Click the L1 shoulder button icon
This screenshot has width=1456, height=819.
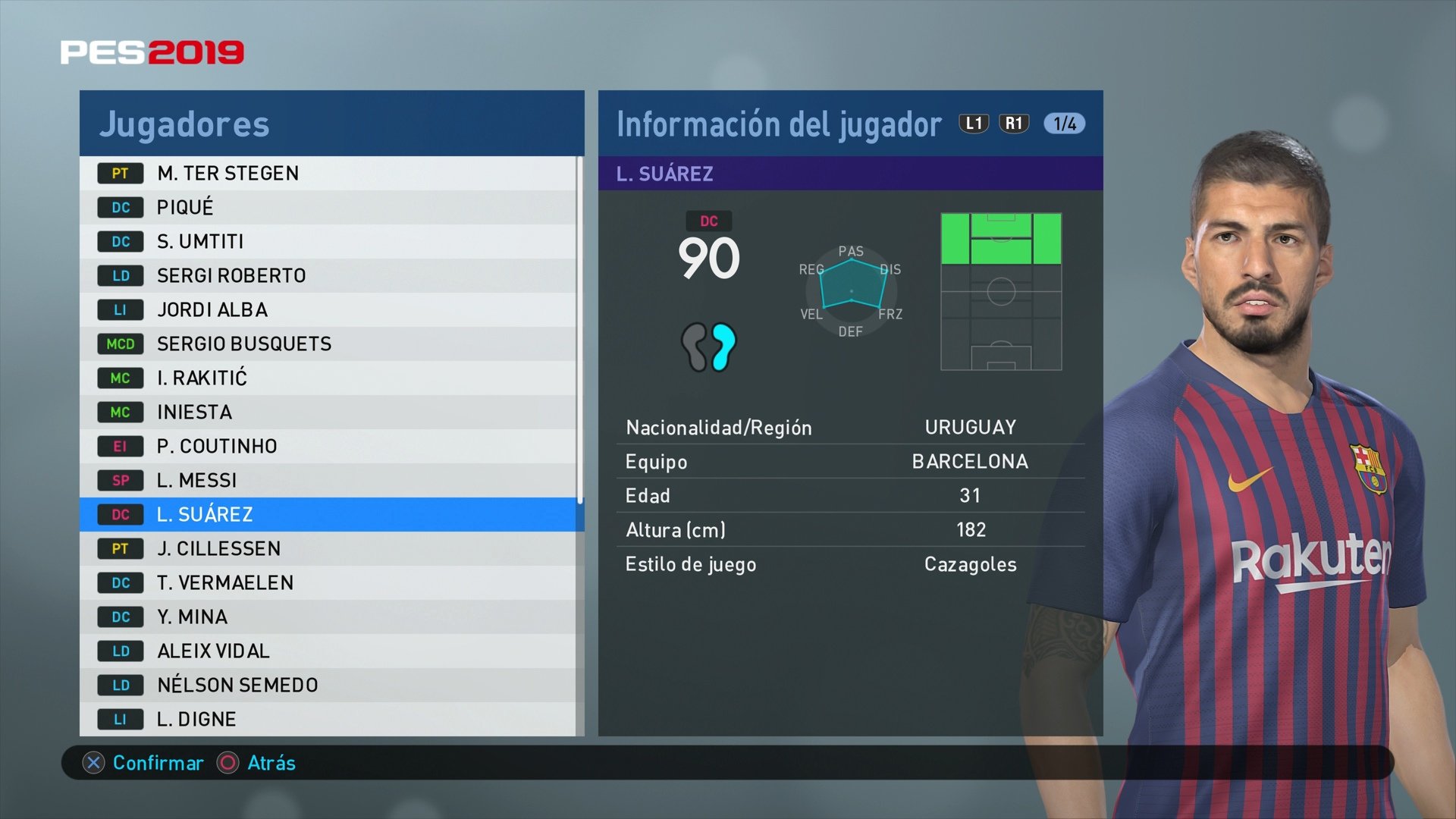click(x=973, y=124)
